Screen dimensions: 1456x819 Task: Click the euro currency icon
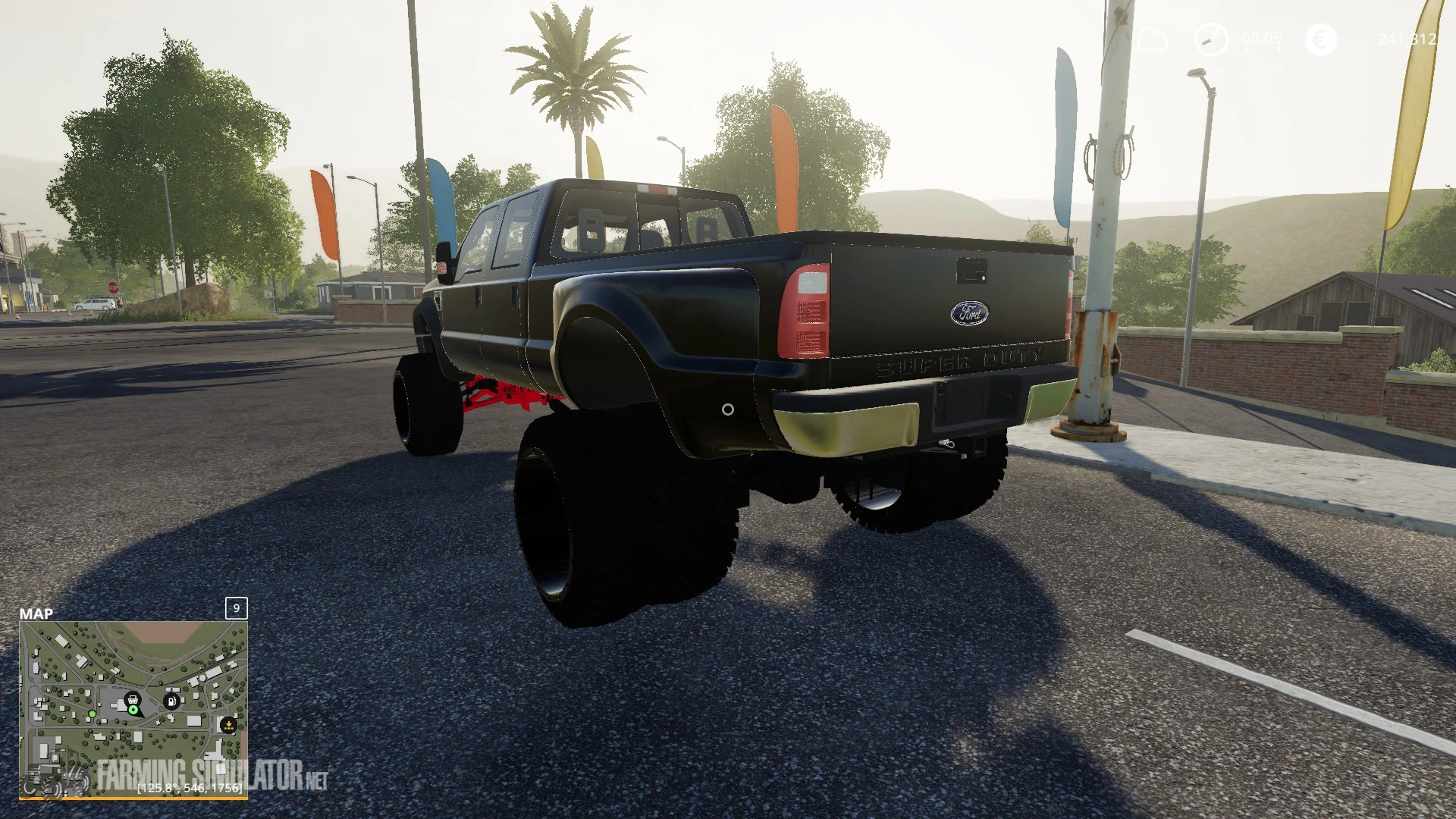[x=1320, y=39]
